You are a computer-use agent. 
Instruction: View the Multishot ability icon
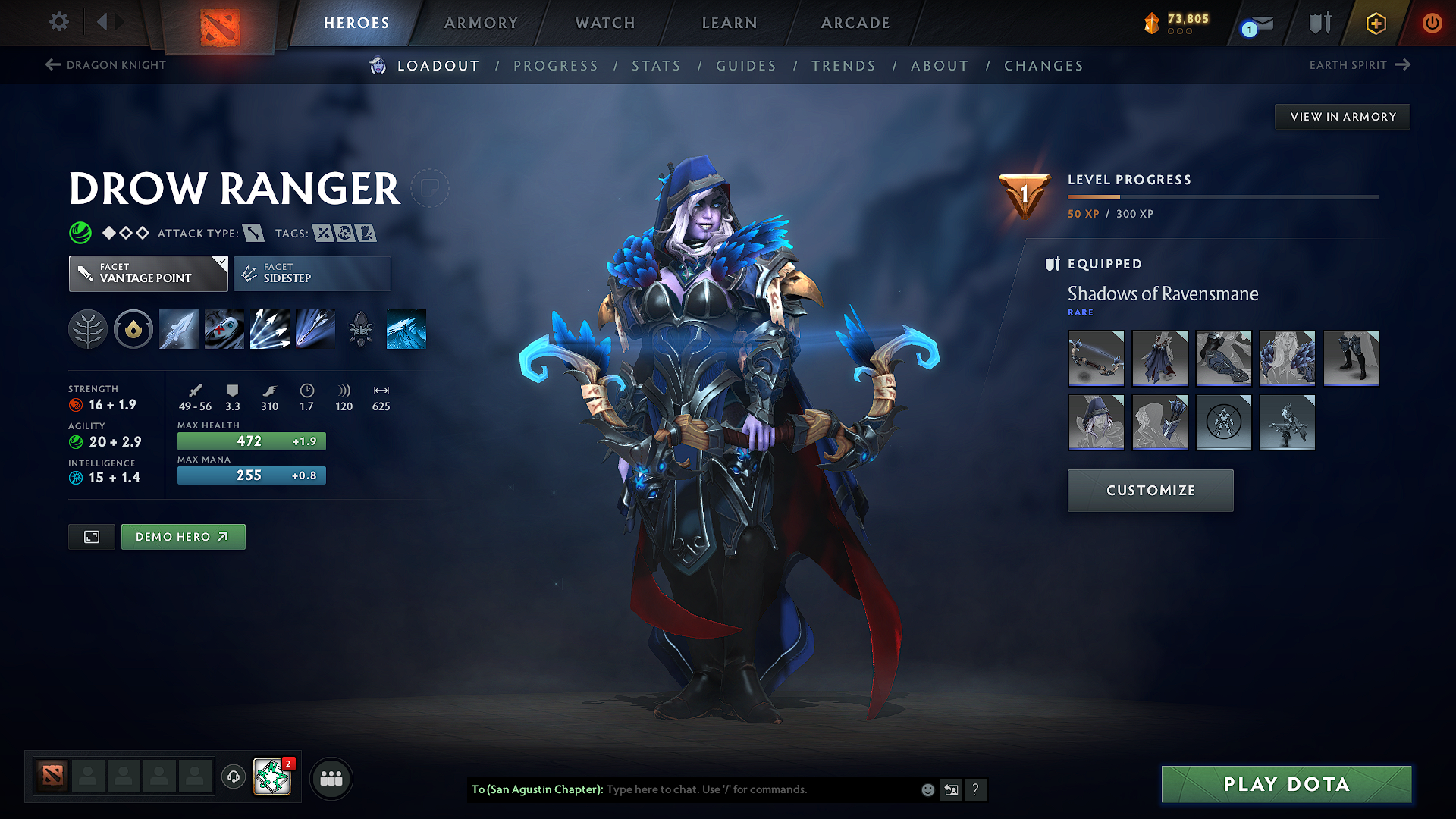pos(269,329)
